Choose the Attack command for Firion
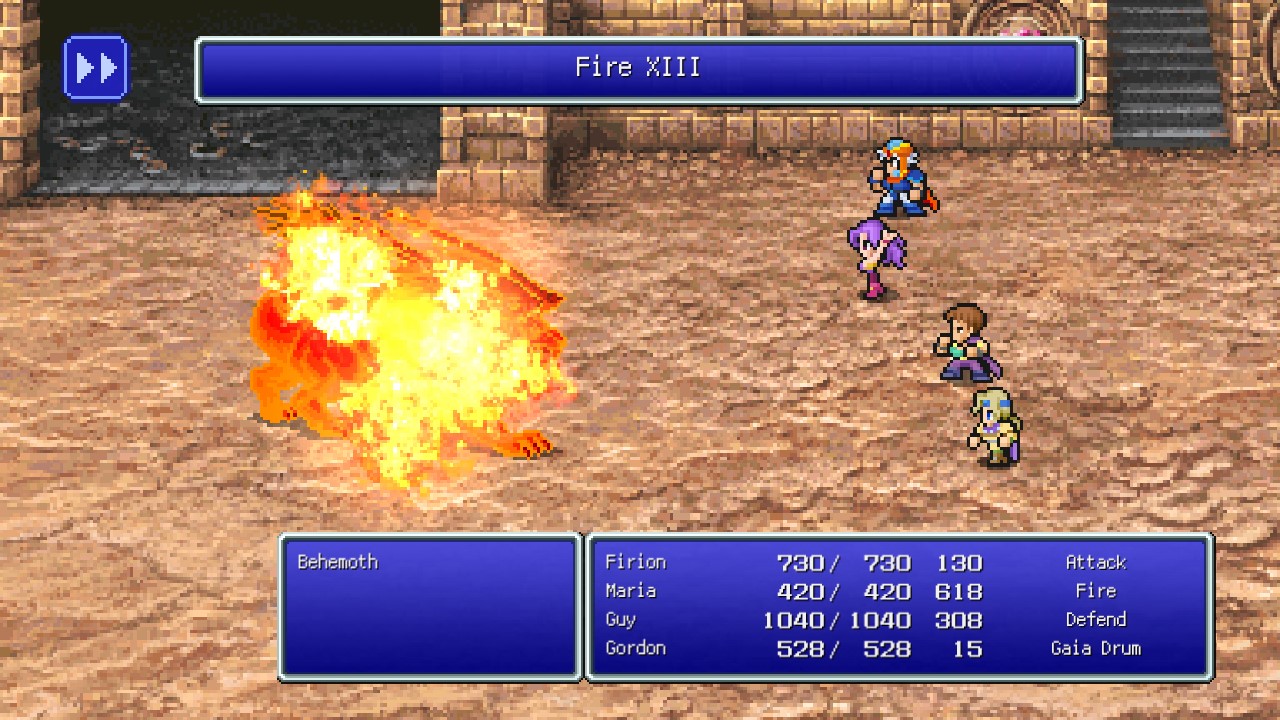Viewport: 1280px width, 720px height. pyautogui.click(x=1096, y=562)
